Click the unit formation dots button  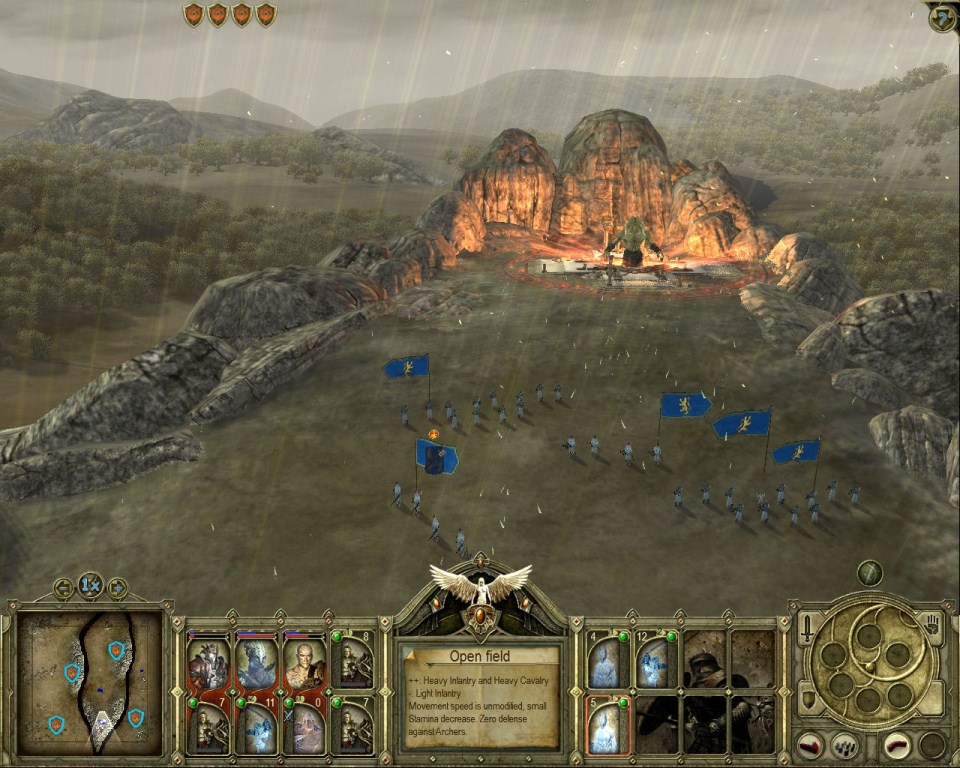tap(847, 745)
